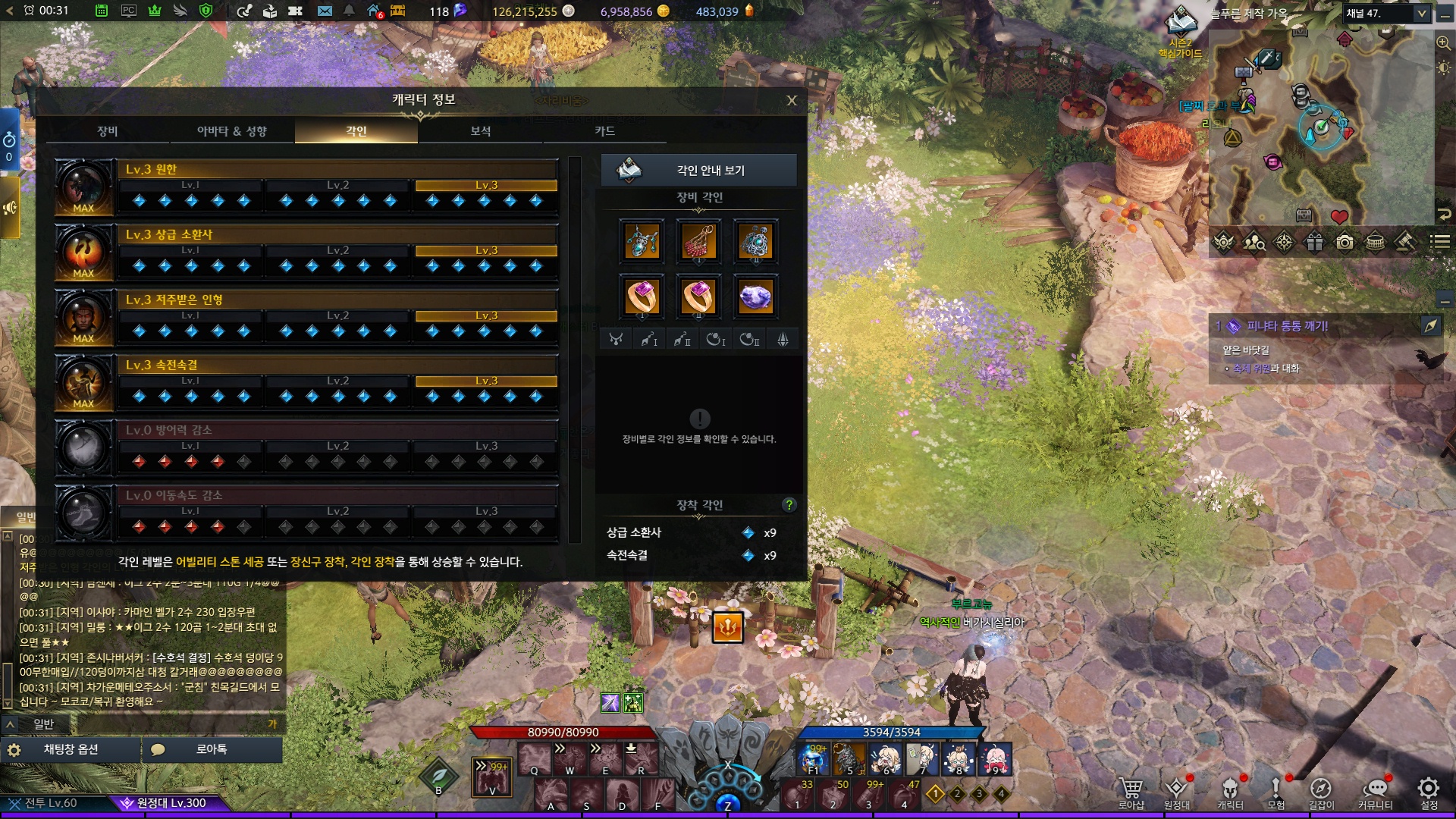Show the 장착 각인 help question mark

click(789, 505)
